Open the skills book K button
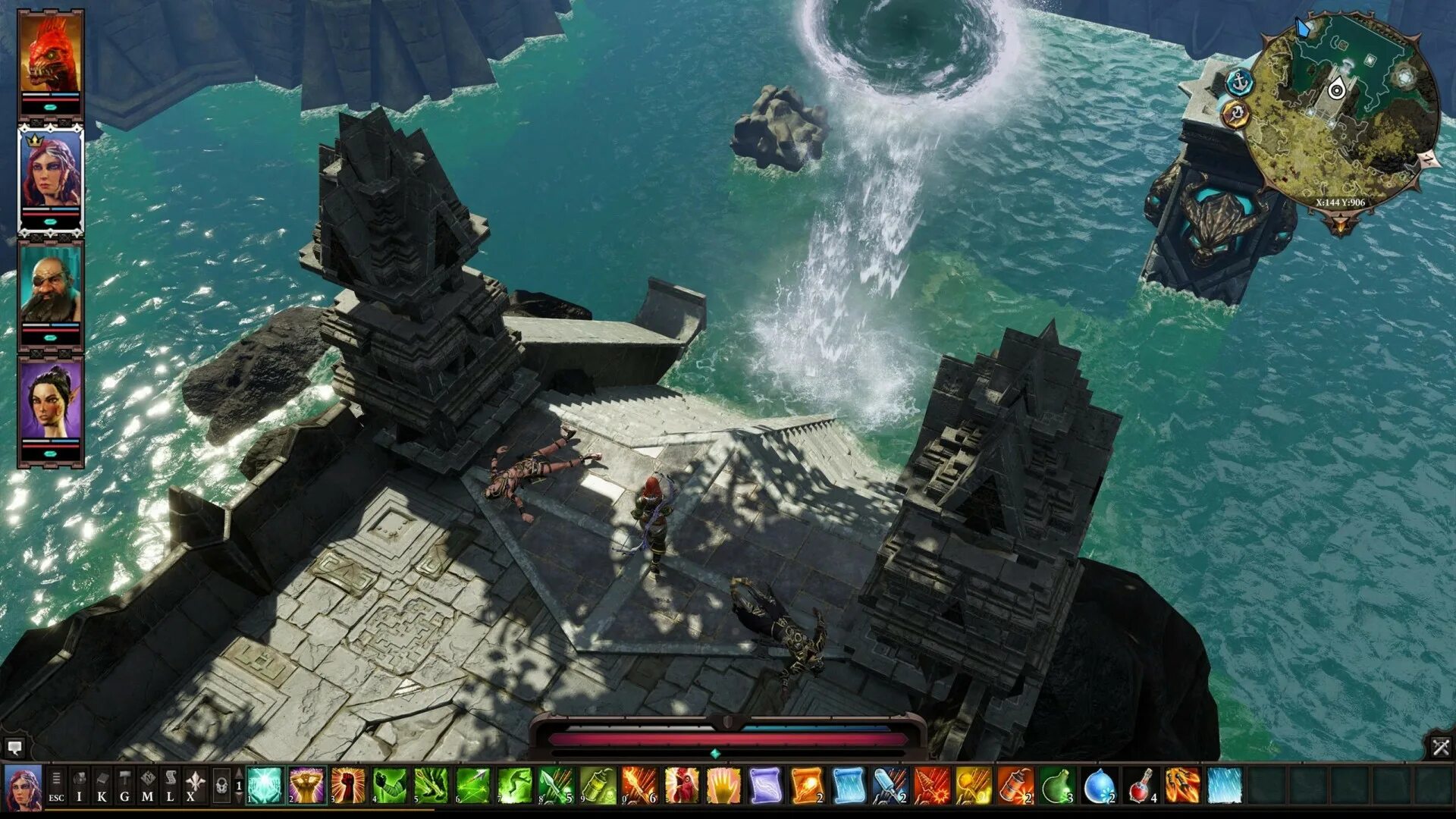 click(102, 787)
